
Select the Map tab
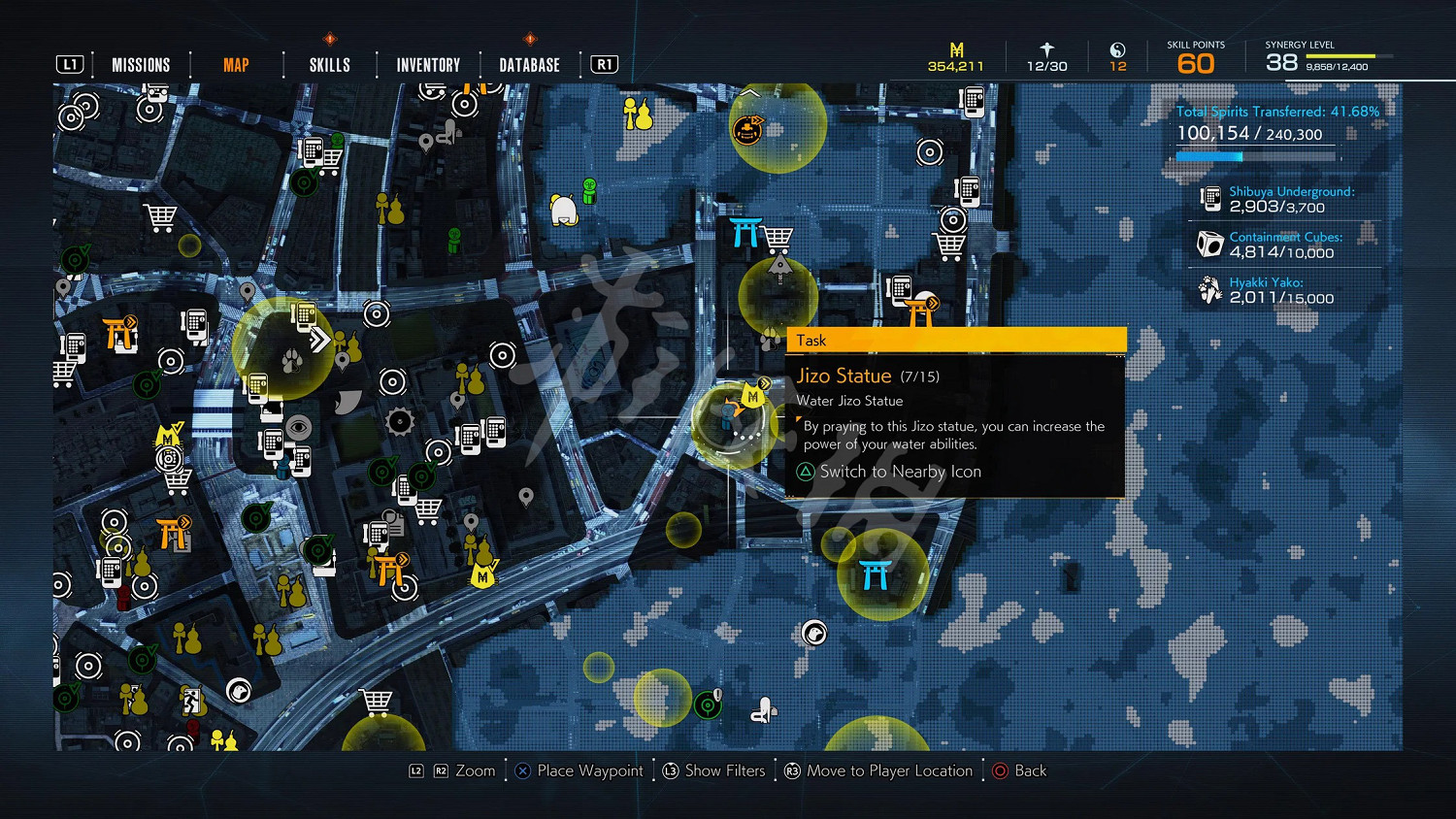pos(236,65)
